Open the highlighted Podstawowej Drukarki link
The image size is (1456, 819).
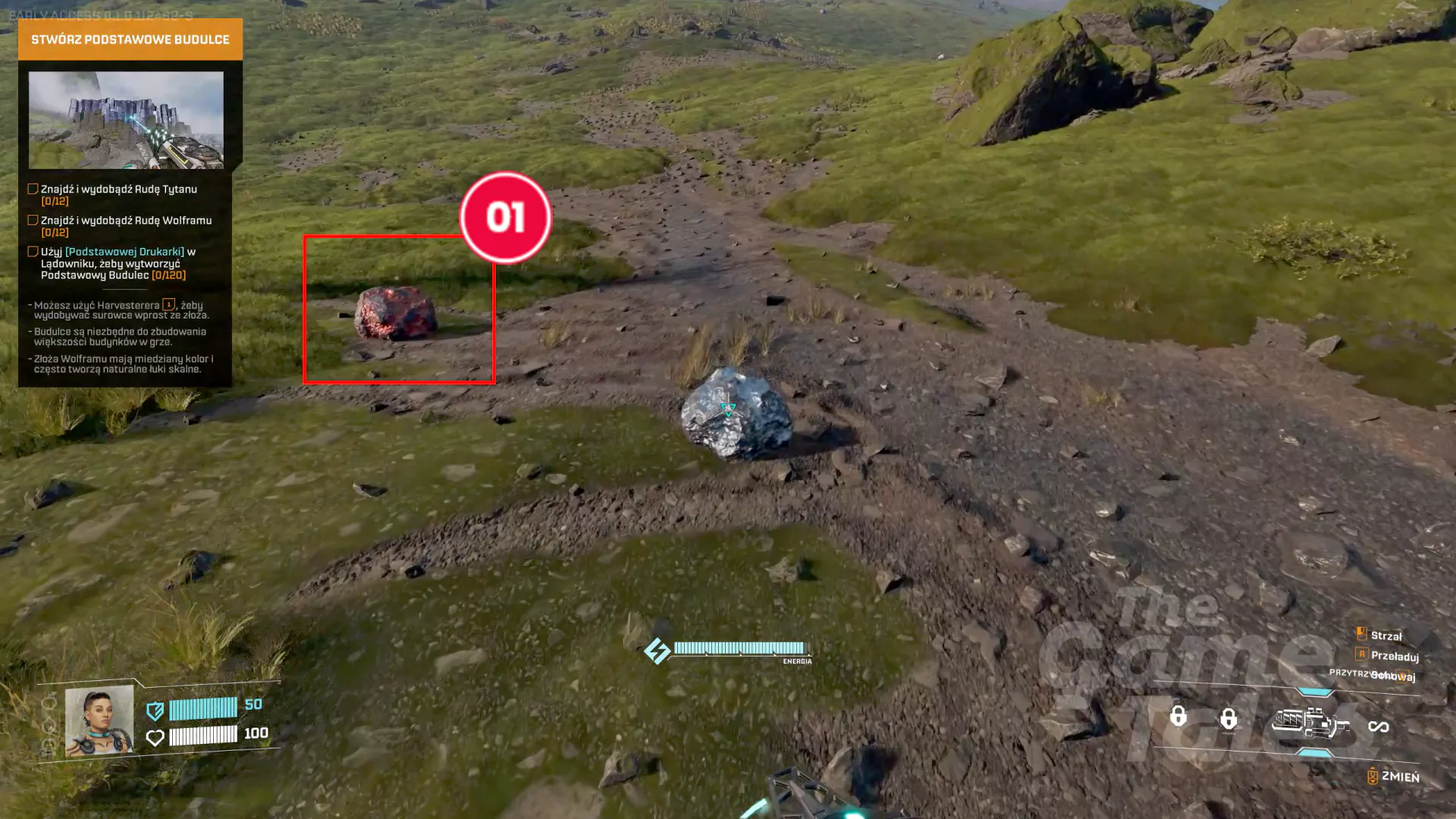(x=125, y=252)
